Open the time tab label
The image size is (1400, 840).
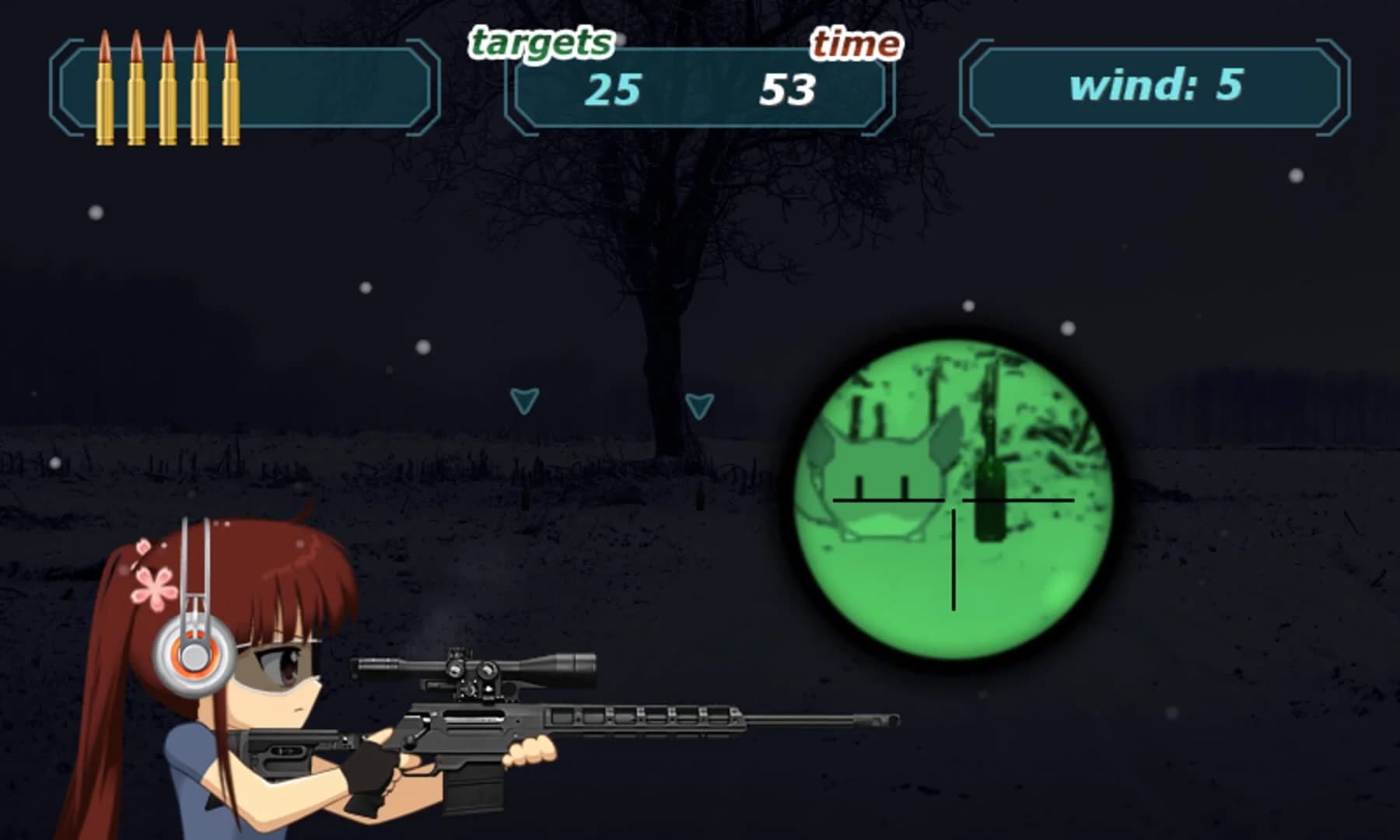coord(856,43)
